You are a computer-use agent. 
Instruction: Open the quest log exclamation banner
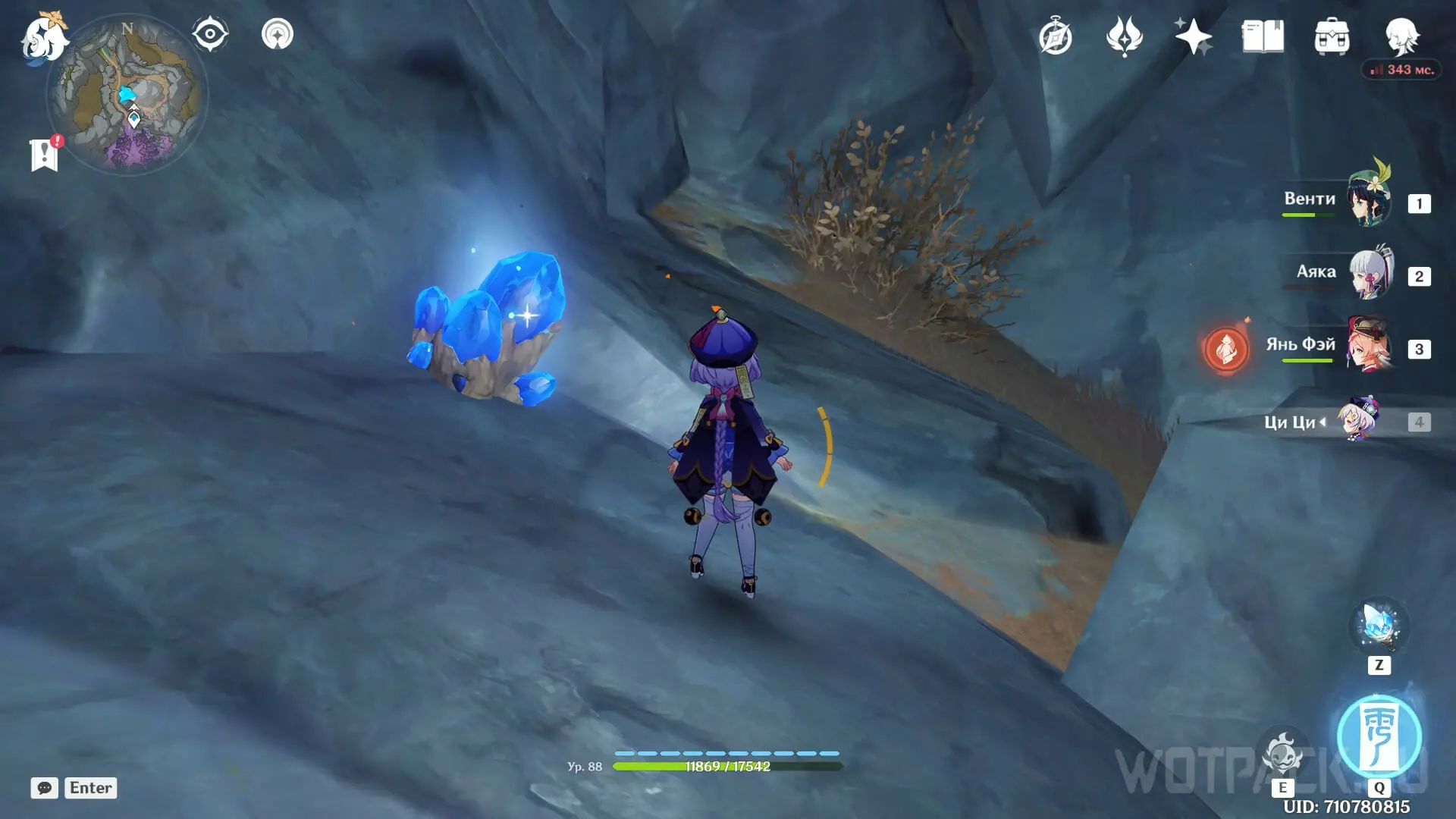click(45, 154)
